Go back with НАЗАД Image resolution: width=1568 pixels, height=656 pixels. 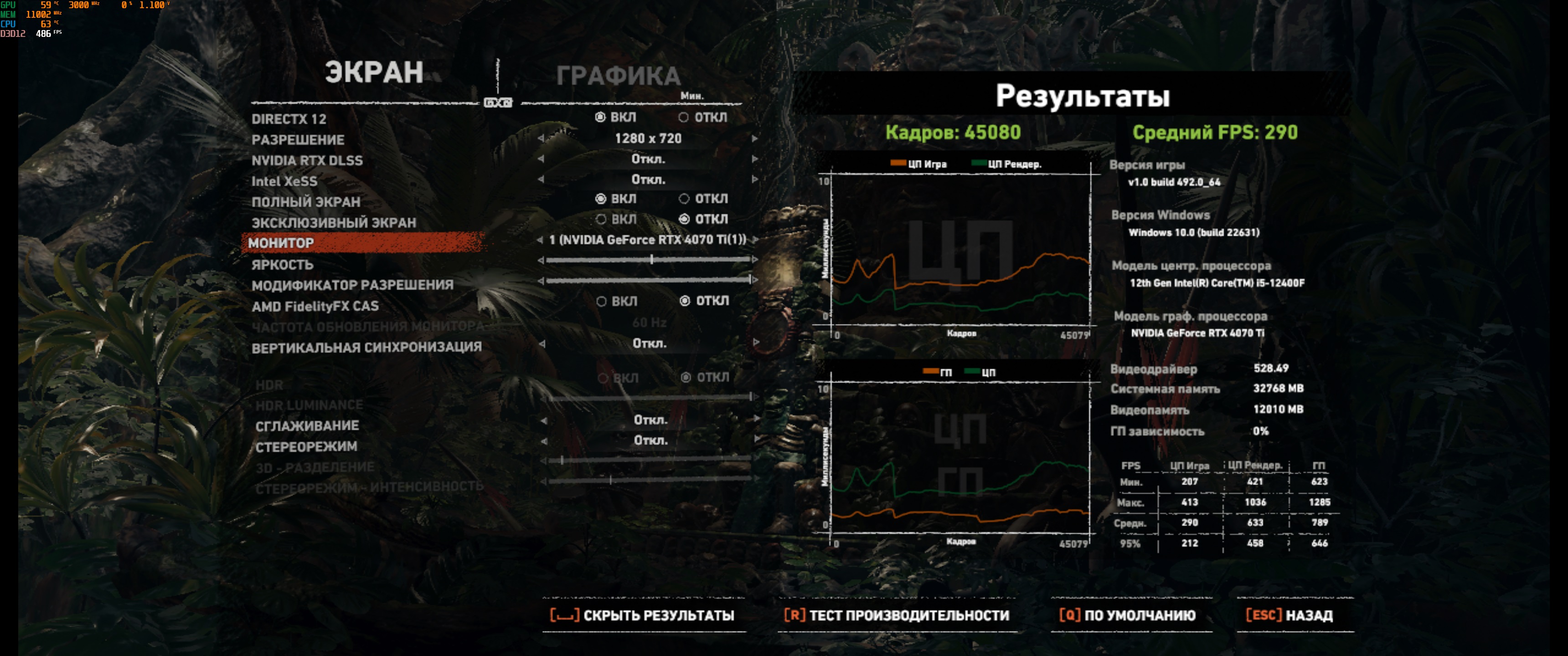[1289, 615]
